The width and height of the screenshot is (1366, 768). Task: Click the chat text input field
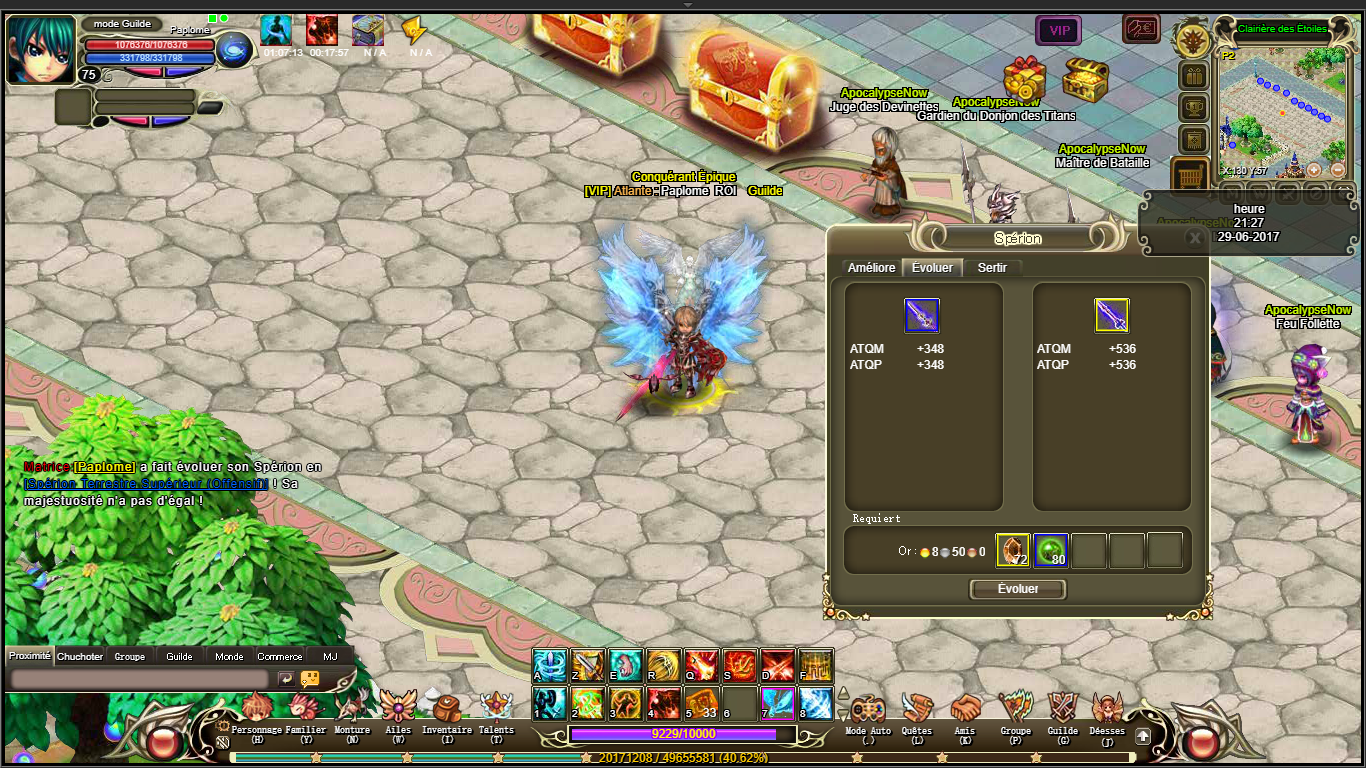pos(140,678)
